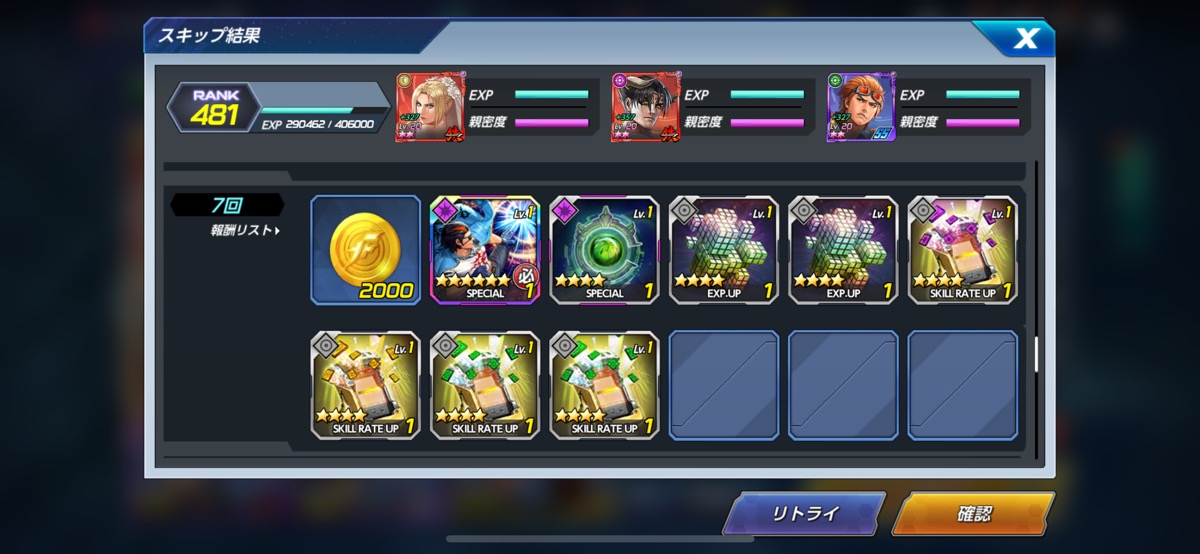Inspect the six-star SPECIAL fighter card
Screen dimensions: 1200x554
(x=485, y=250)
